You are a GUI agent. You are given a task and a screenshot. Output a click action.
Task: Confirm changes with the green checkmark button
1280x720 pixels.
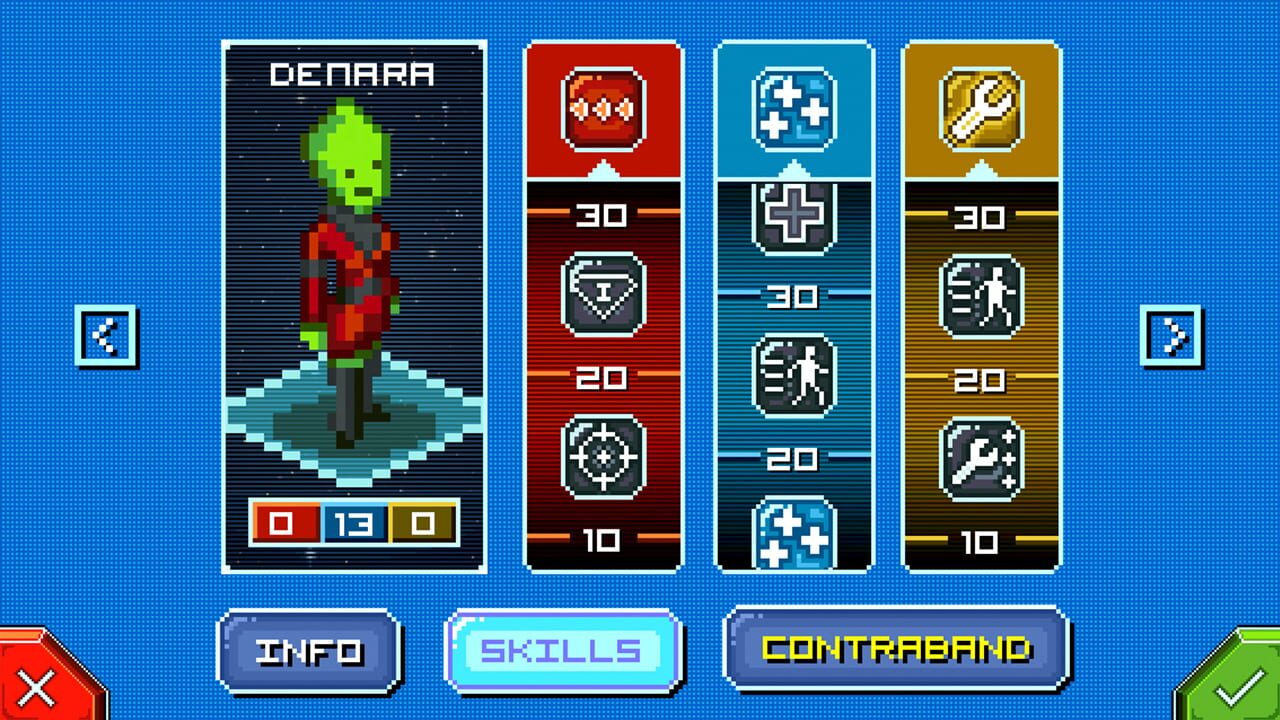[1243, 688]
